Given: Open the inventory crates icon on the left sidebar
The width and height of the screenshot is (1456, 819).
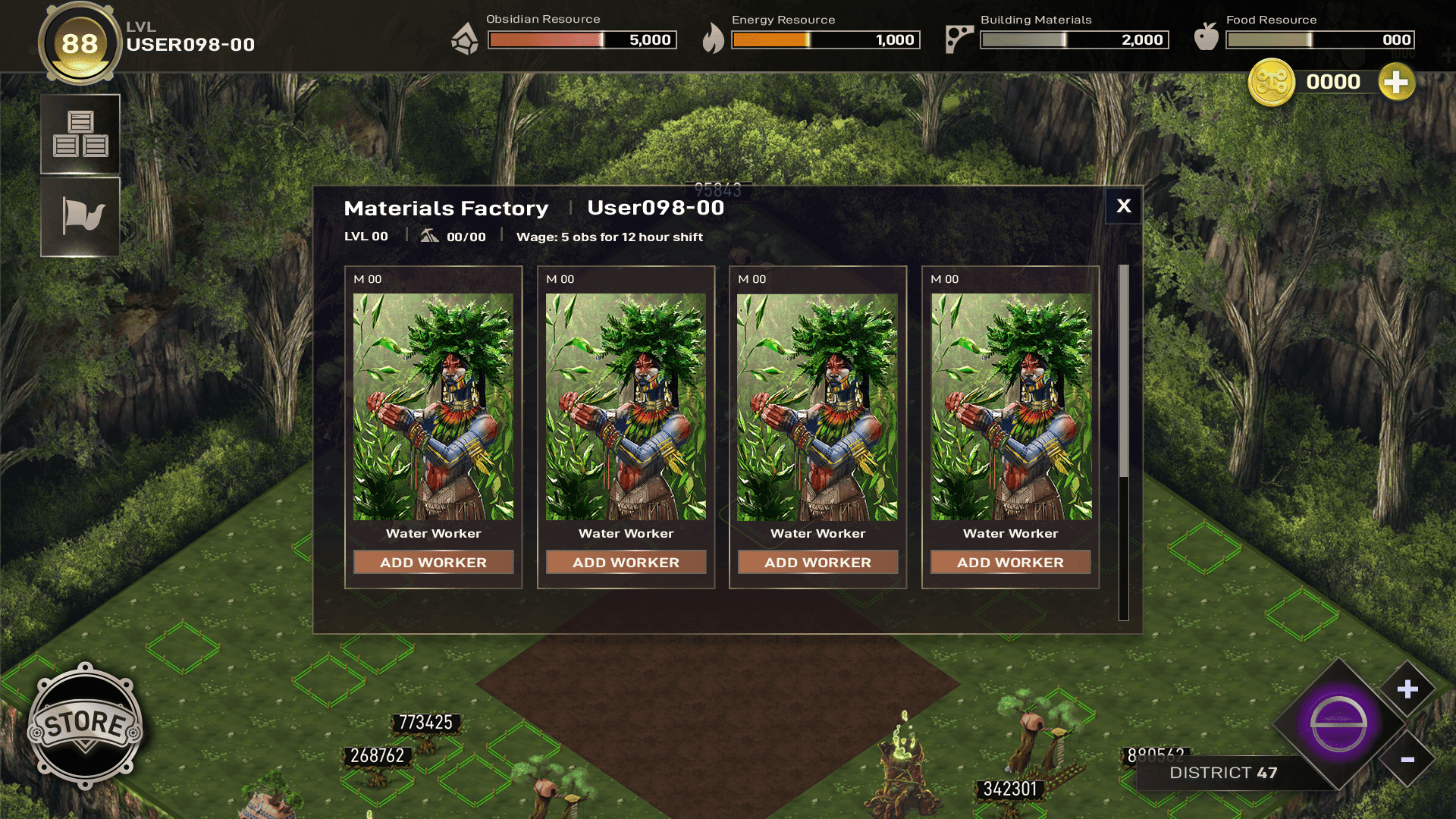Looking at the screenshot, I should coord(80,133).
